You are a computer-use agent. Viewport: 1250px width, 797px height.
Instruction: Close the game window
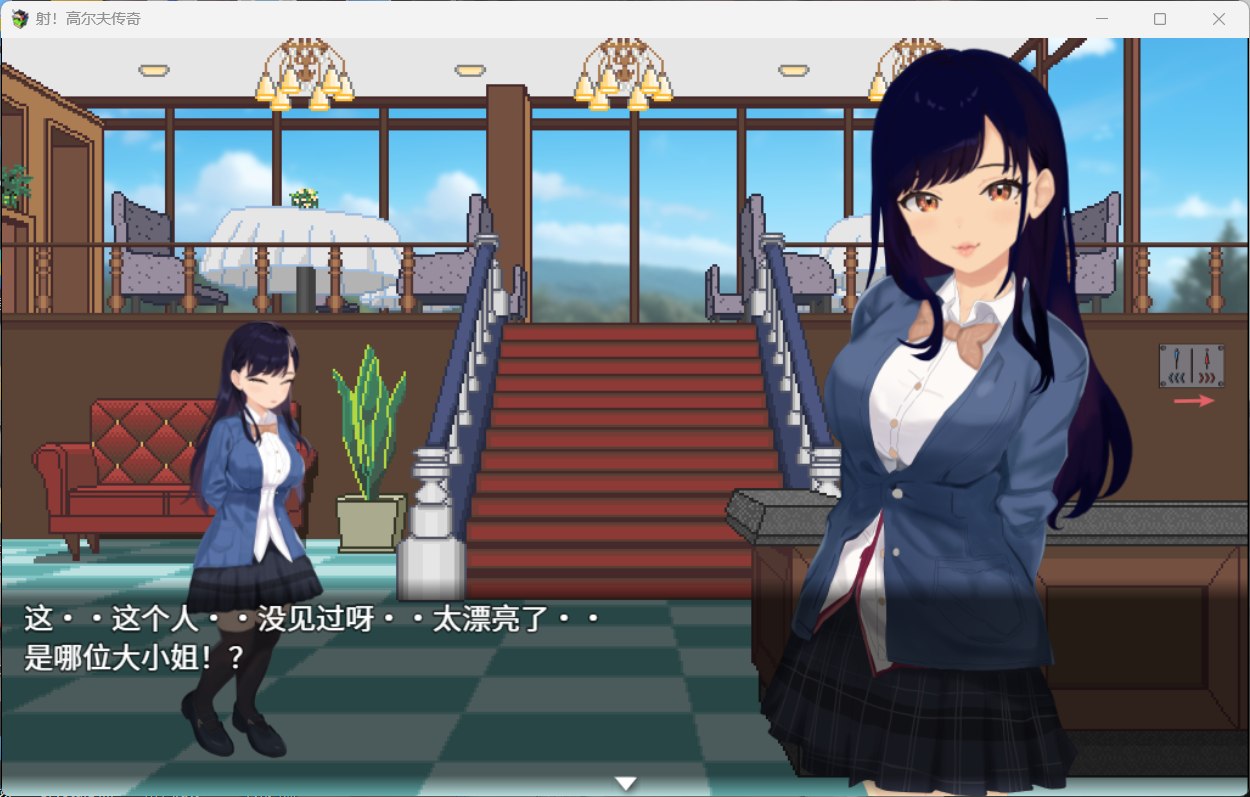click(1219, 19)
